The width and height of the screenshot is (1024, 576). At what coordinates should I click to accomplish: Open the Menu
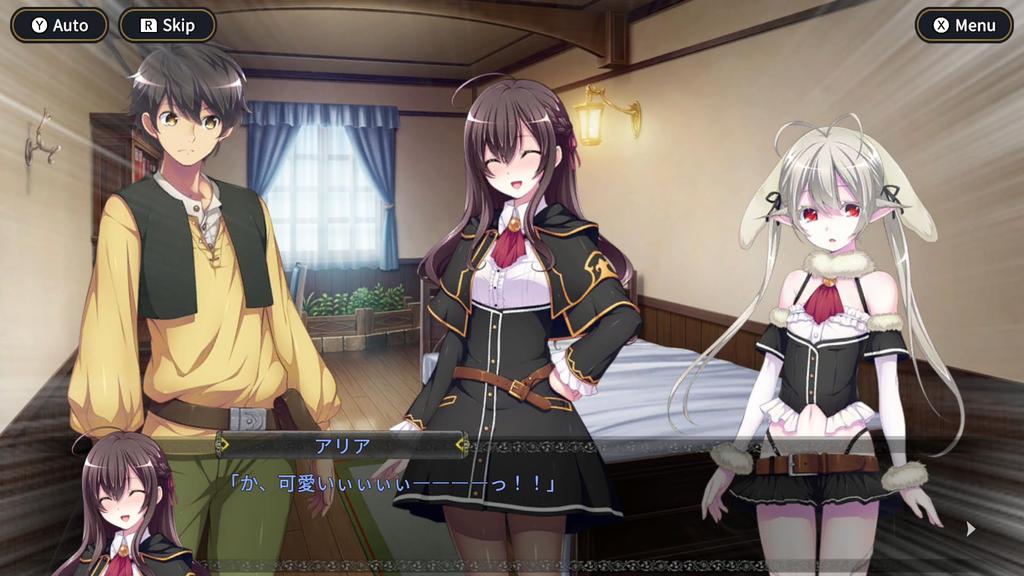coord(964,26)
